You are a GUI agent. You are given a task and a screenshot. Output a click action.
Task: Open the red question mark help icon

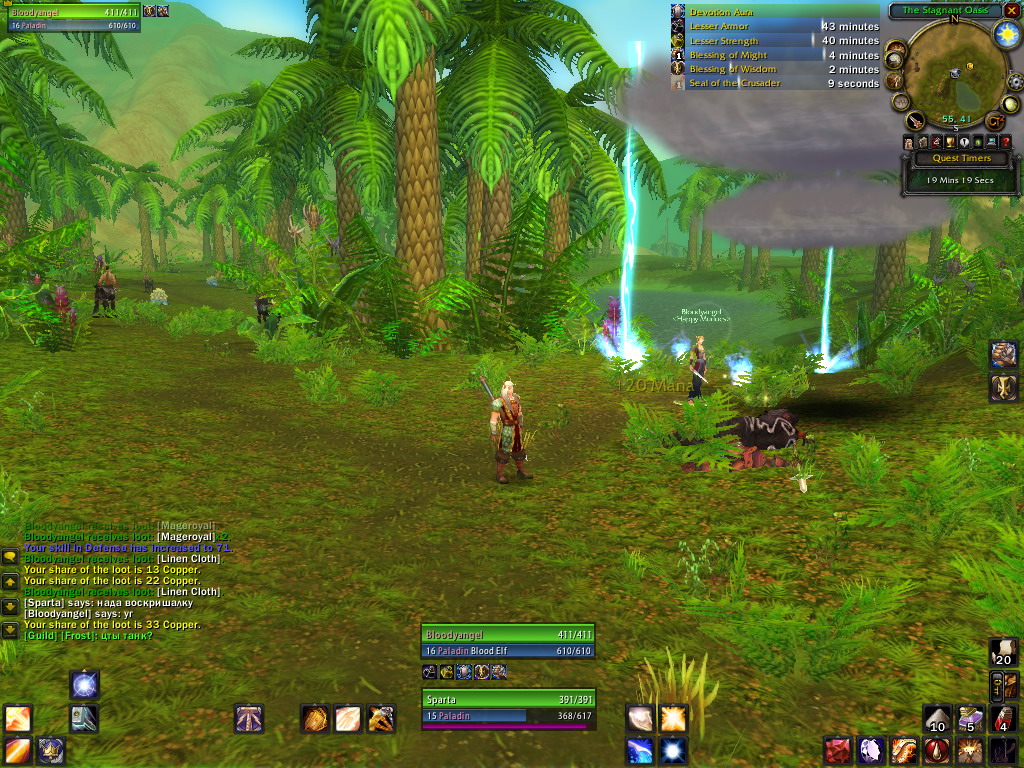1006,143
